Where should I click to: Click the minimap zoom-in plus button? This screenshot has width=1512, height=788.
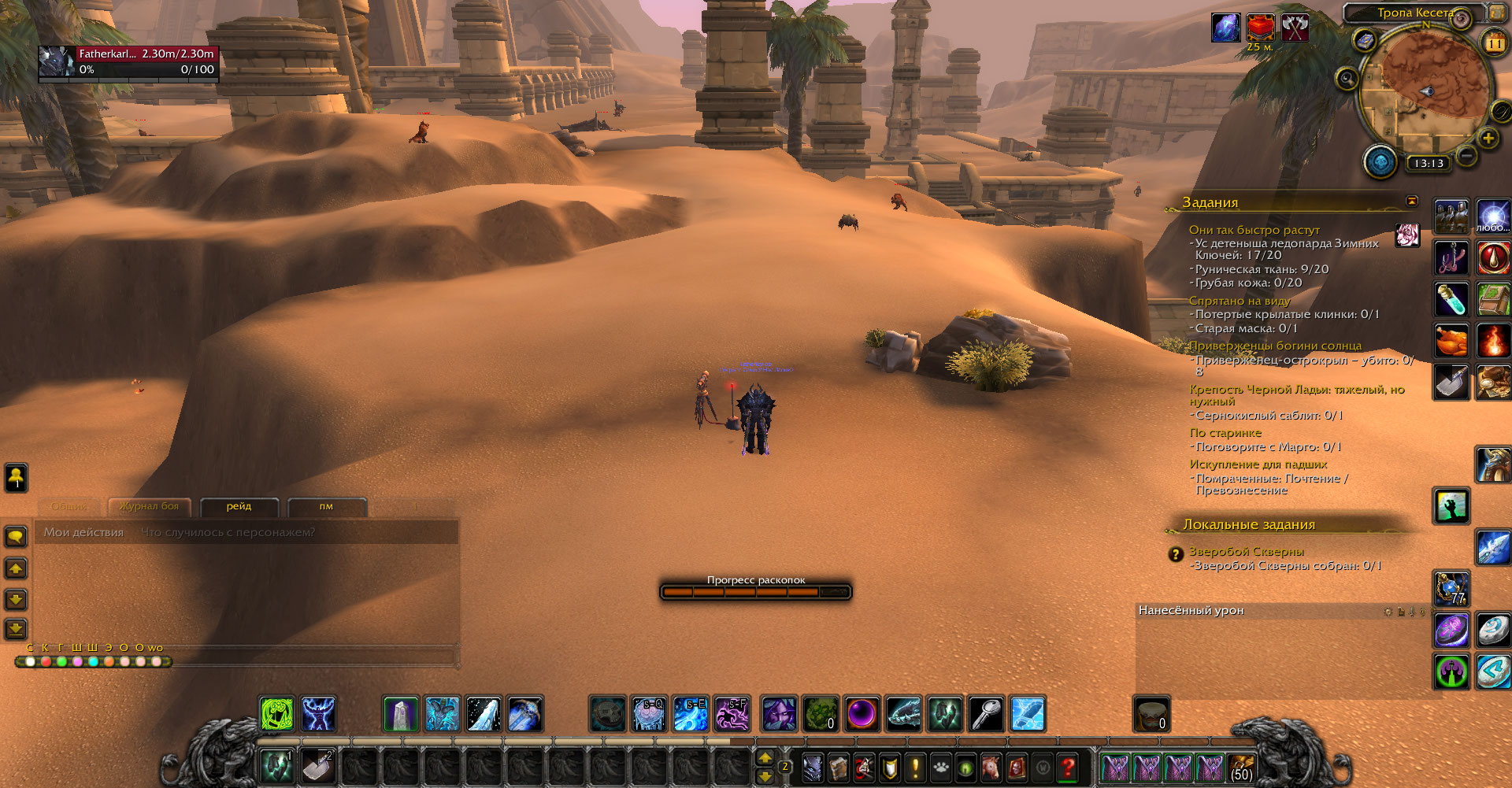(1488, 139)
